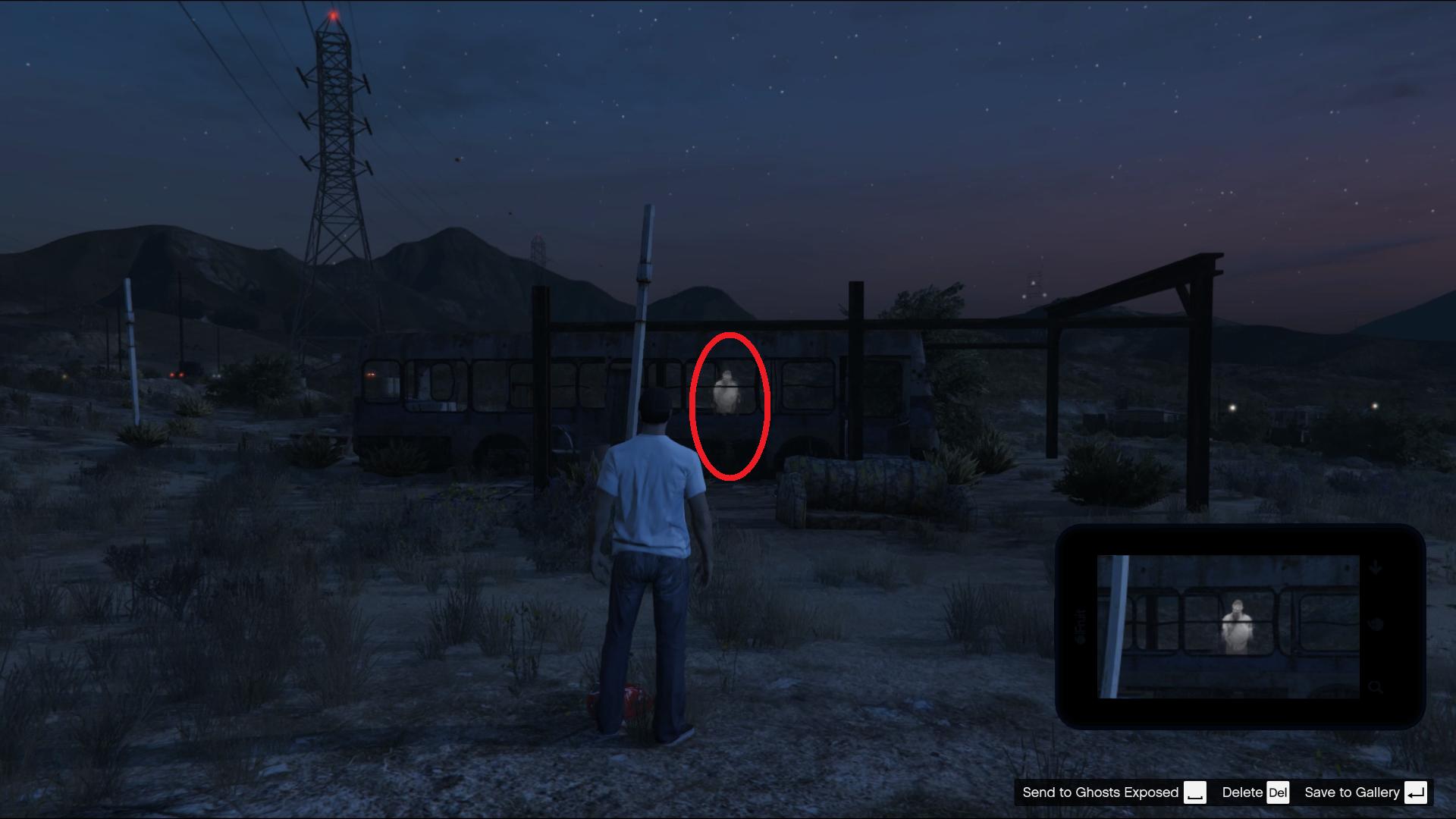Select the middle filter icon on the phone edge
Screen dimensions: 1456x819
coord(1375,625)
